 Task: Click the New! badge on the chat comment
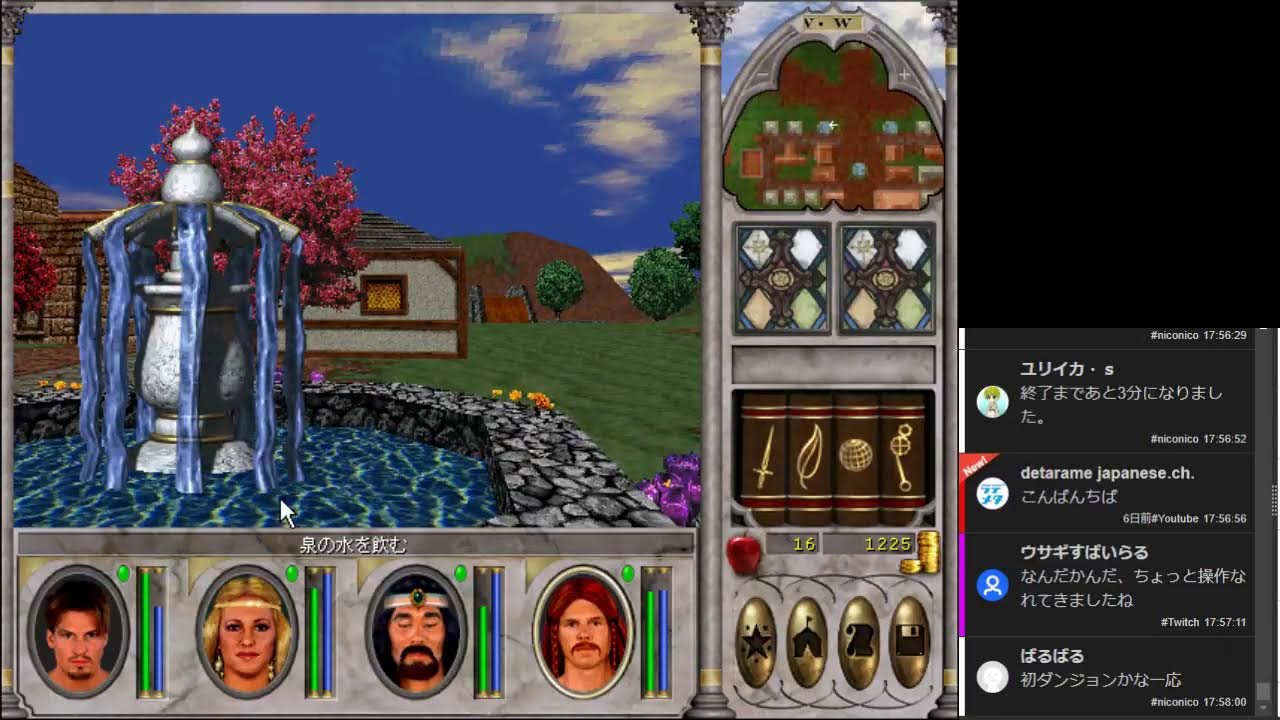point(975,462)
